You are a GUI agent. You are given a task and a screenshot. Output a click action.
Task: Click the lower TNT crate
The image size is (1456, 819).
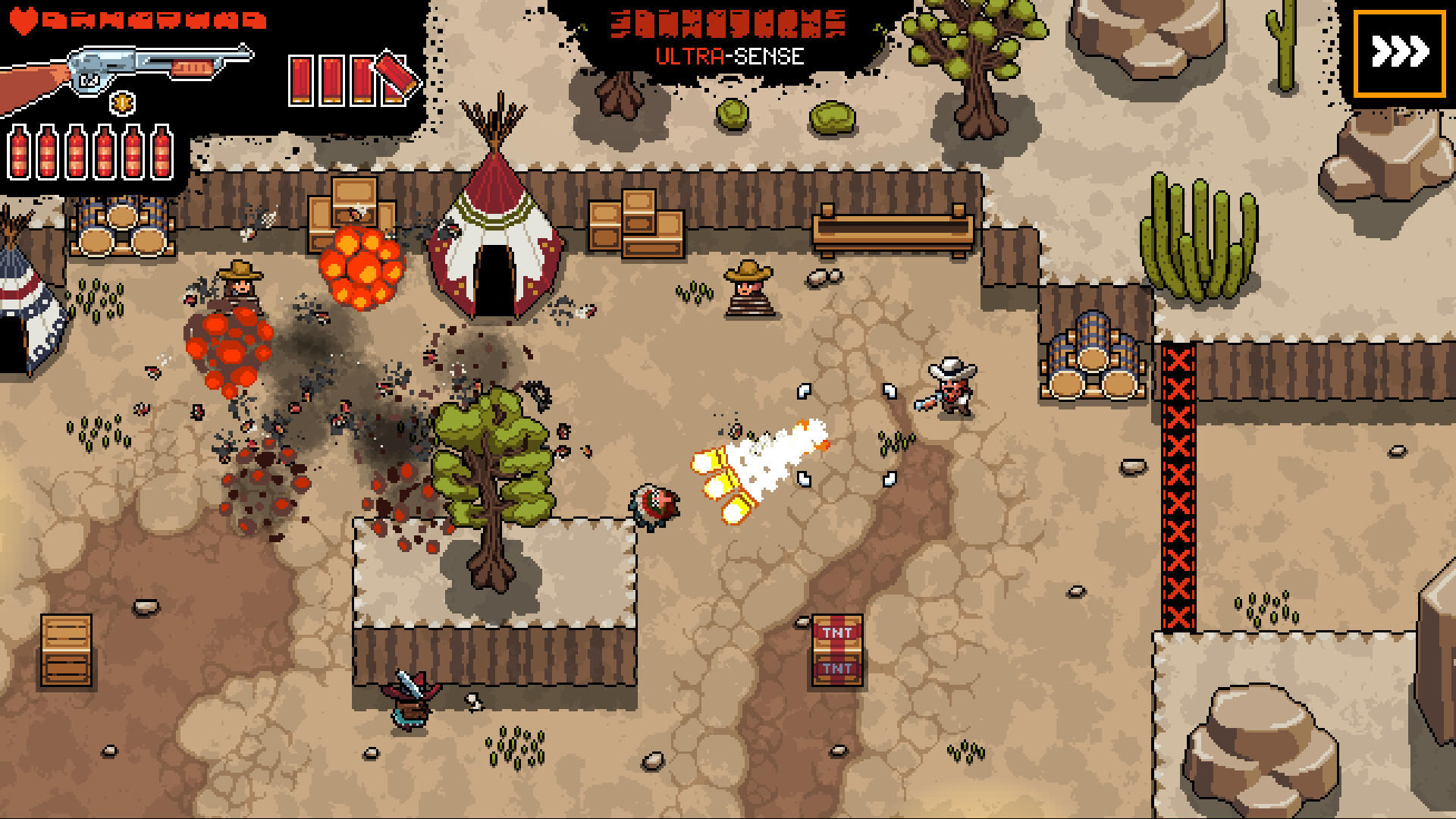[837, 670]
